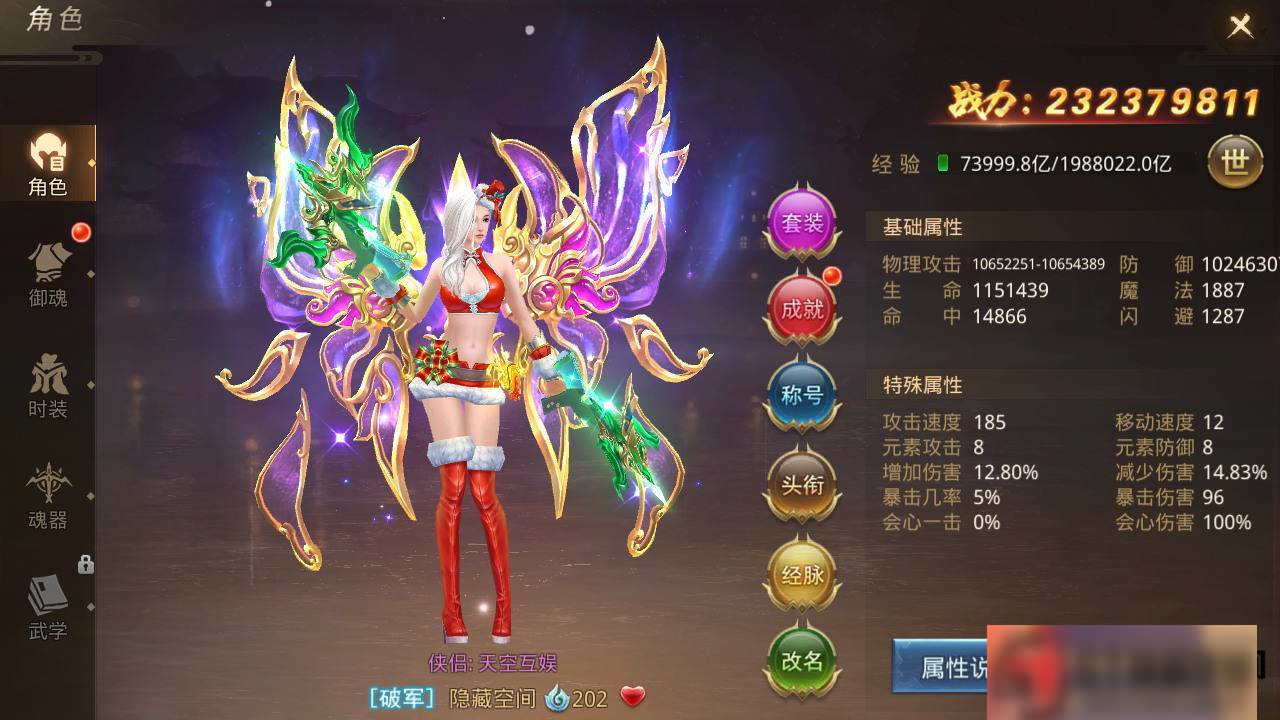Open the 套装 medallion button
The width and height of the screenshot is (1280, 720).
point(801,221)
